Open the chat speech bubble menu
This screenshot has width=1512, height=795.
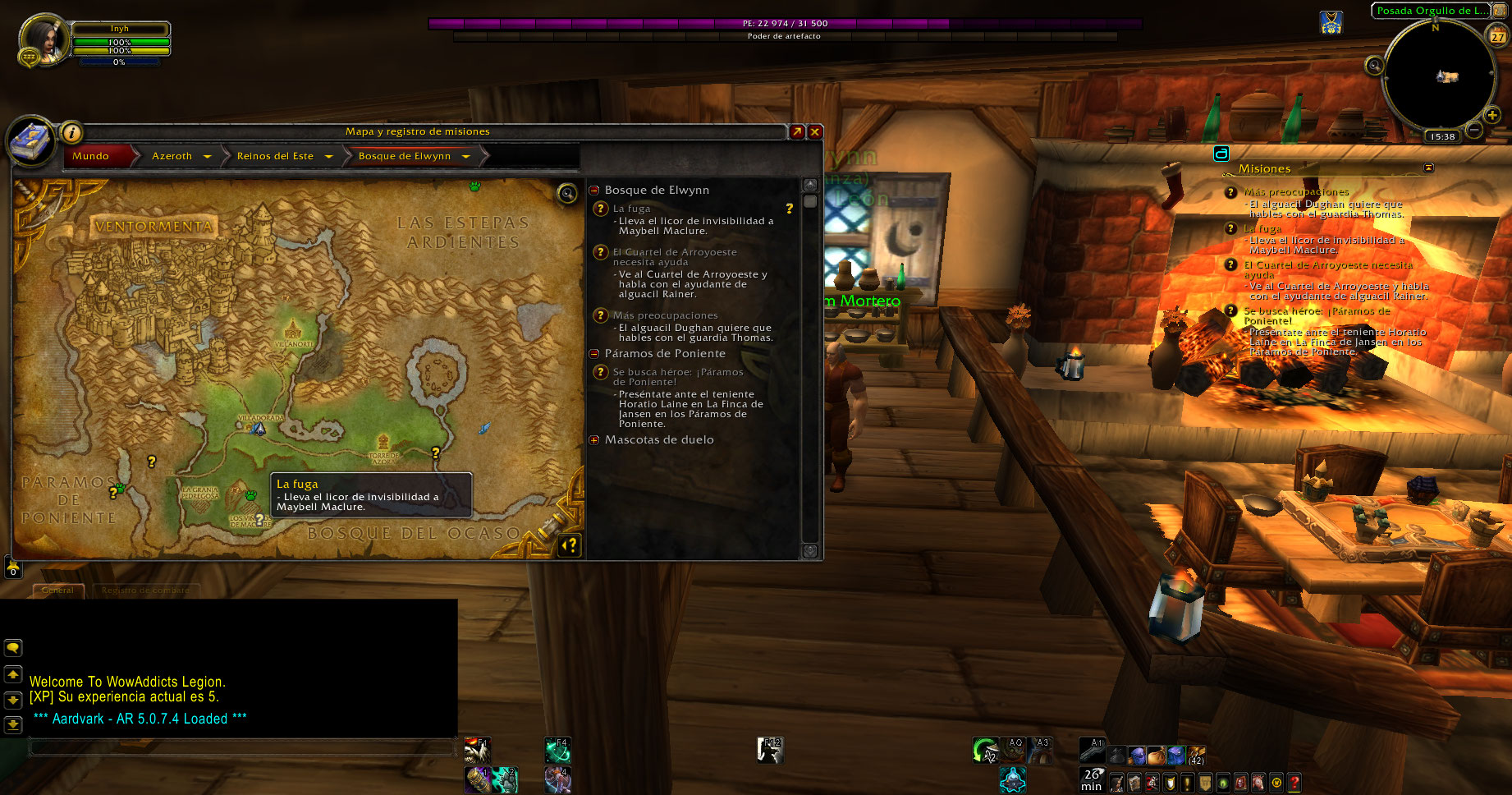point(13,648)
